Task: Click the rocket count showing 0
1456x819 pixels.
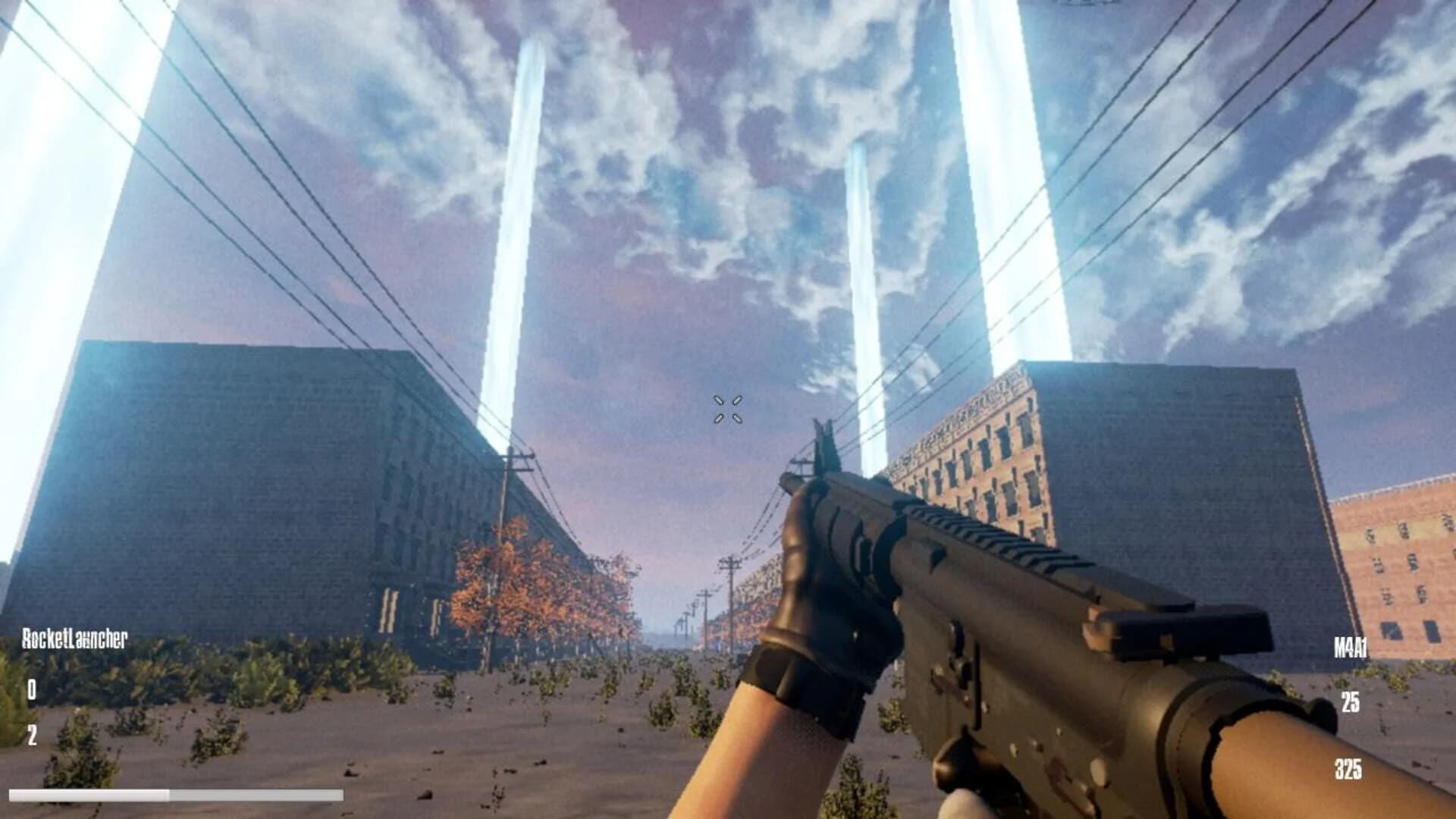Action: point(32,690)
